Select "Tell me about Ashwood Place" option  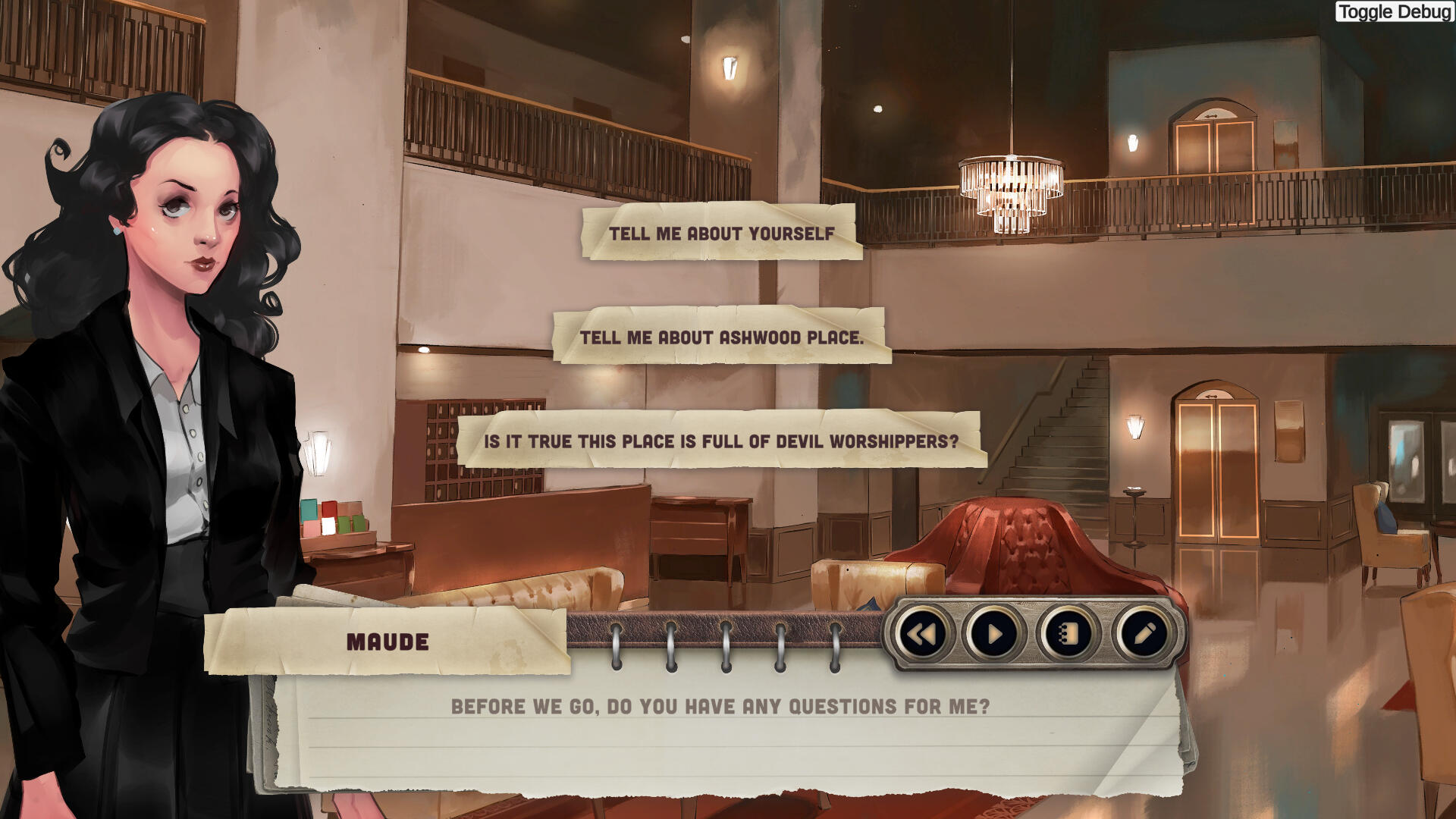point(721,337)
